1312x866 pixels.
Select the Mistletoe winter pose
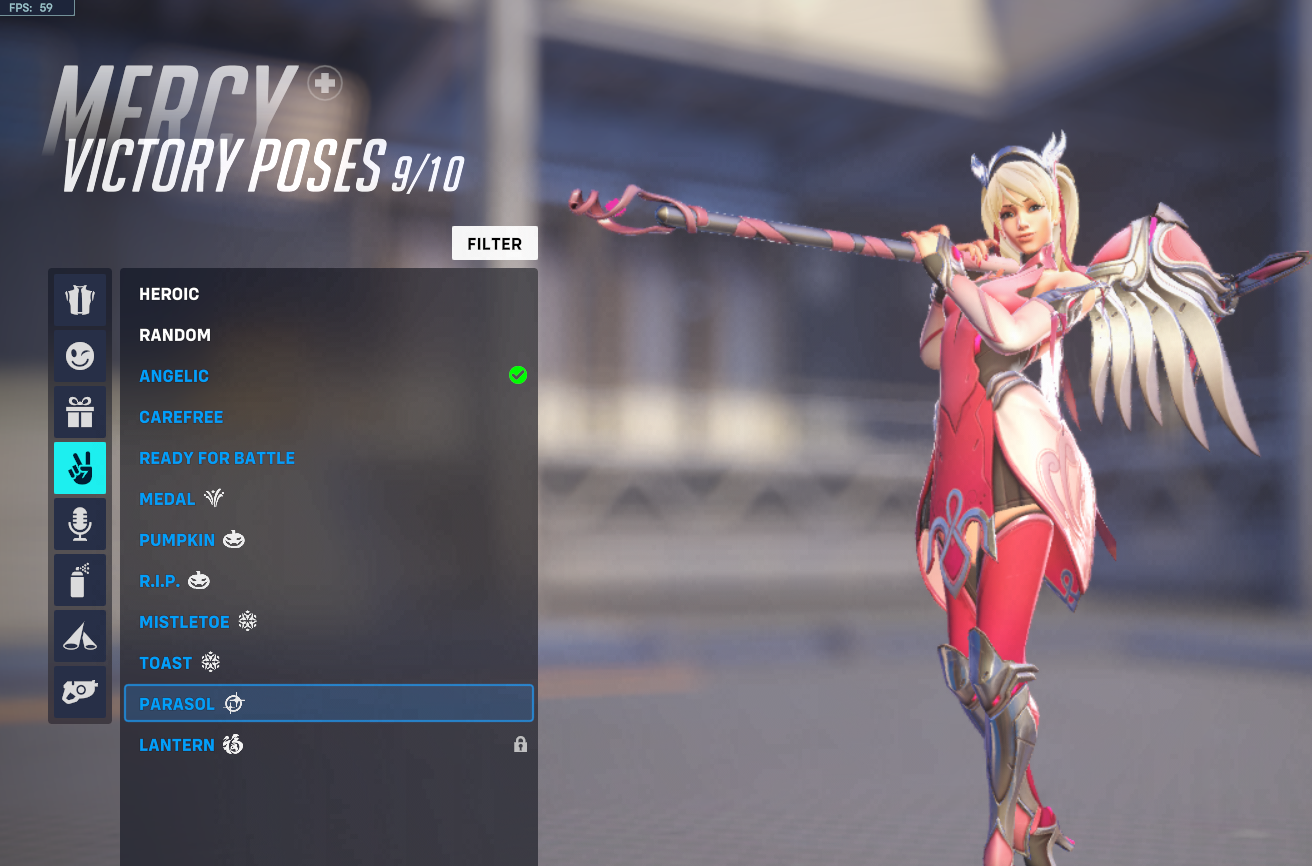[x=185, y=621]
